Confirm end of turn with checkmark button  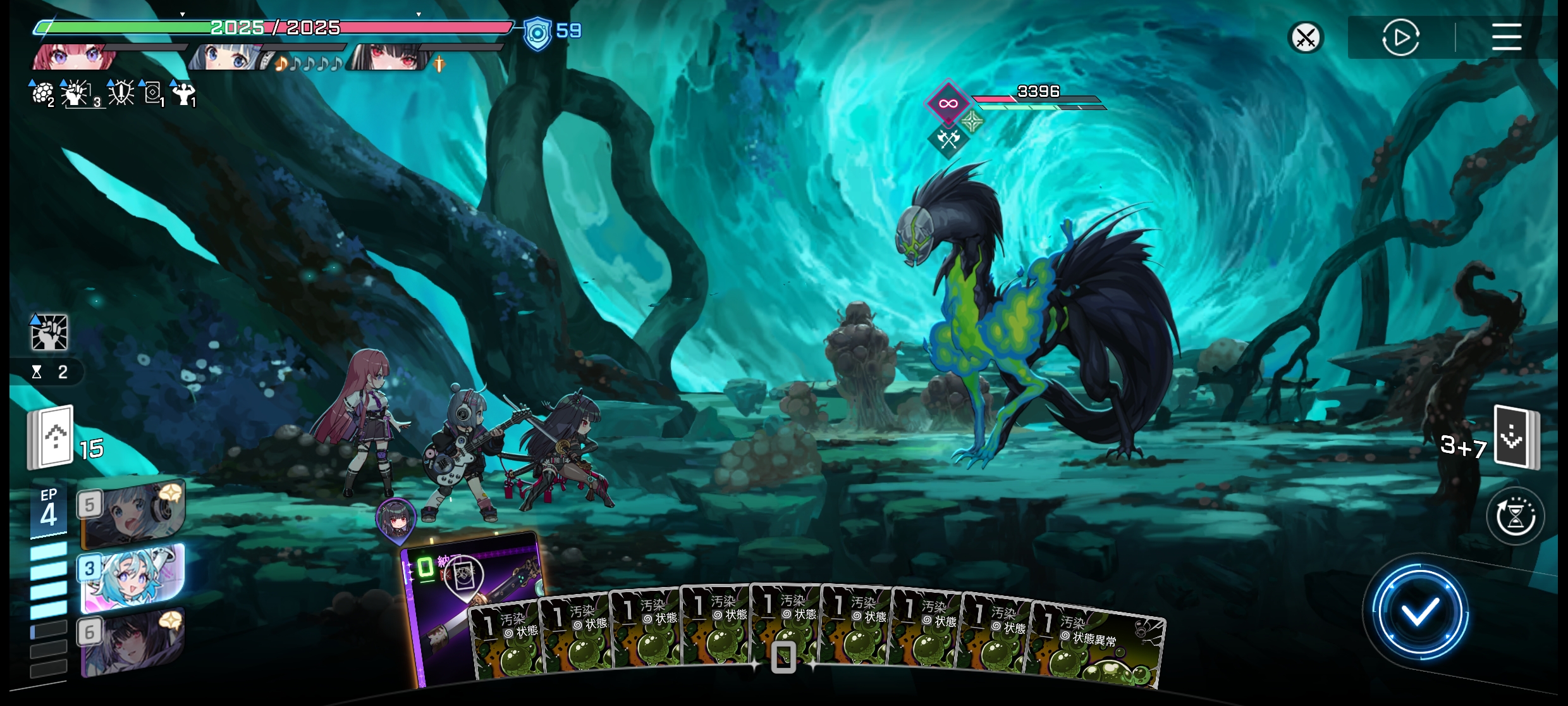(x=1419, y=612)
